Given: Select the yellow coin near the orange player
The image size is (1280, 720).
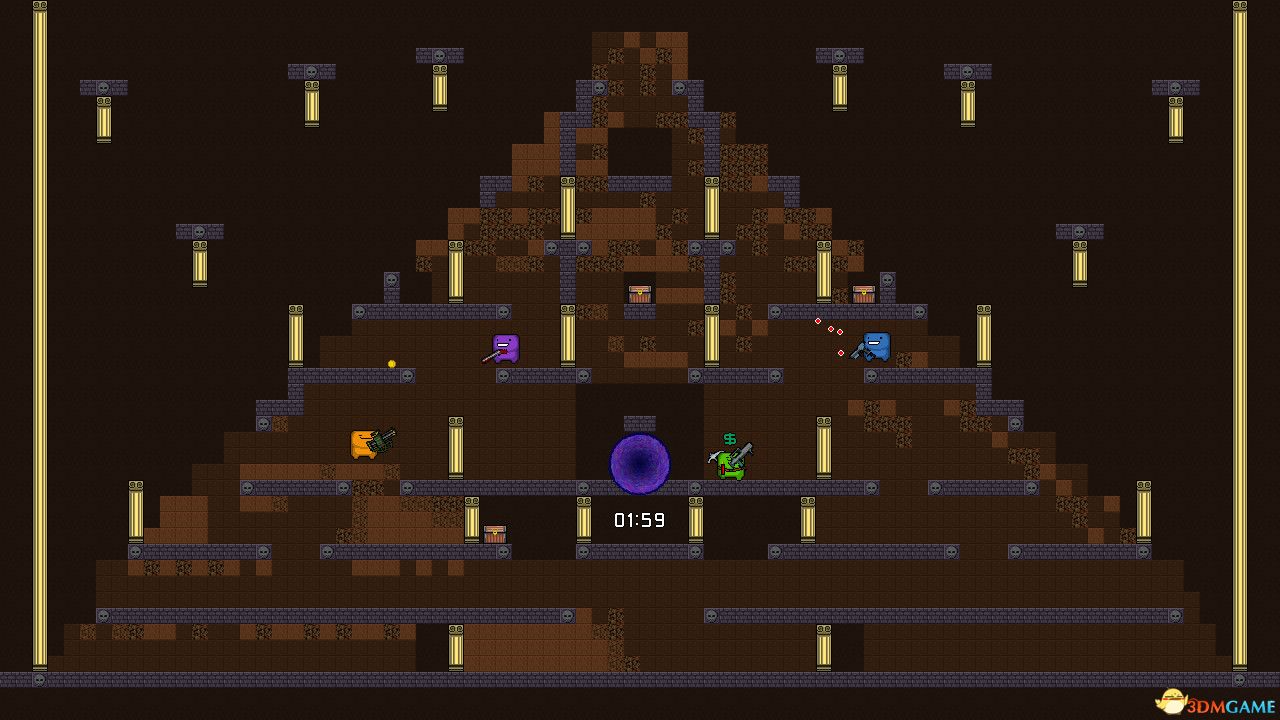Looking at the screenshot, I should pos(390,363).
